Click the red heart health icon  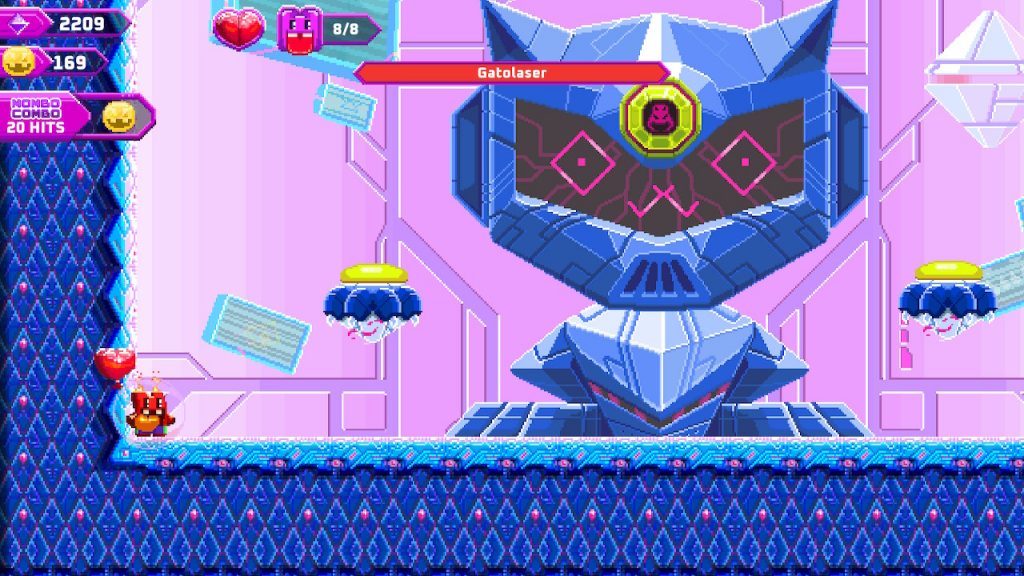[x=240, y=28]
